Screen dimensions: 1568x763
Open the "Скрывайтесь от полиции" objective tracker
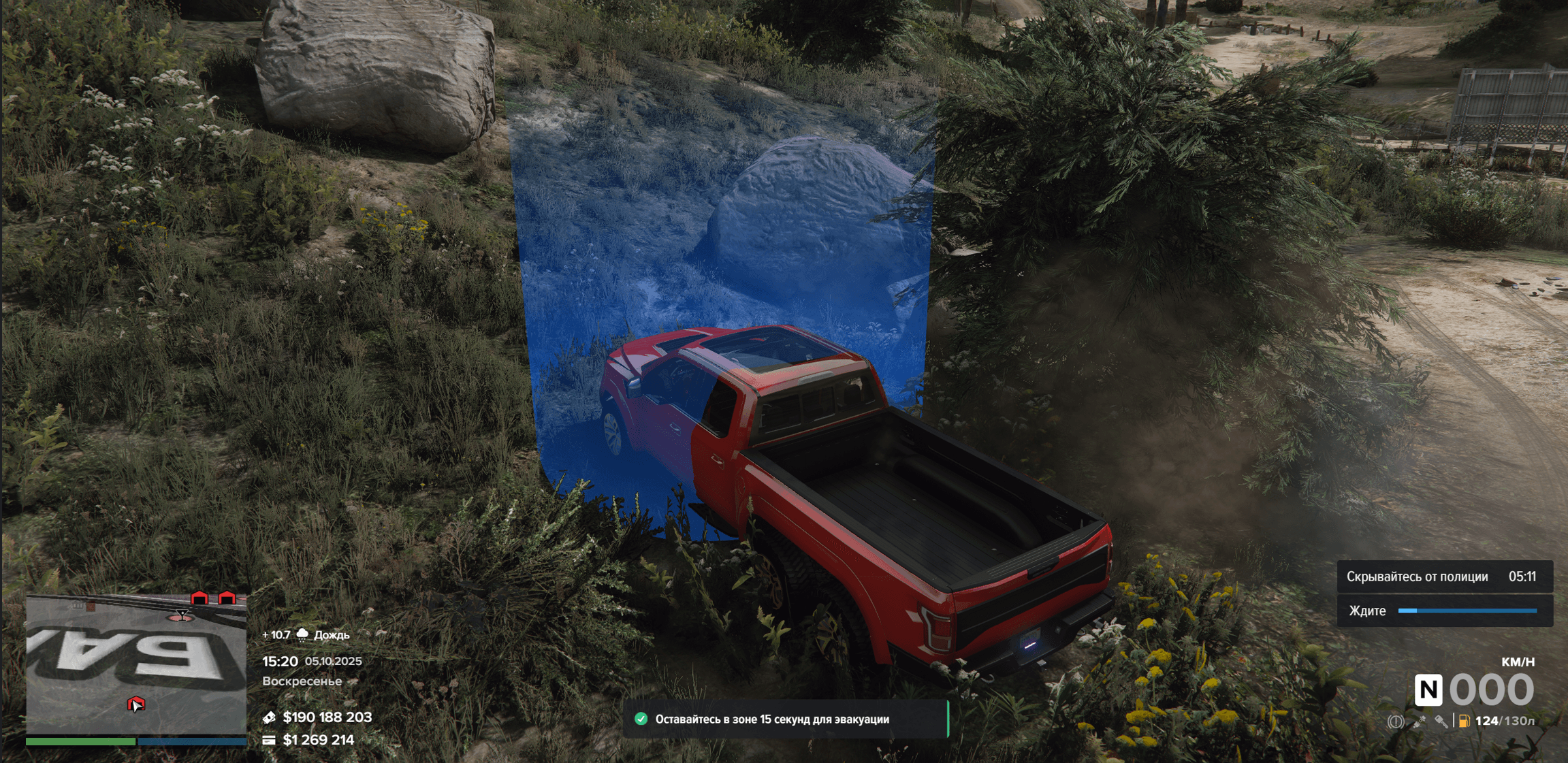coord(1444,577)
